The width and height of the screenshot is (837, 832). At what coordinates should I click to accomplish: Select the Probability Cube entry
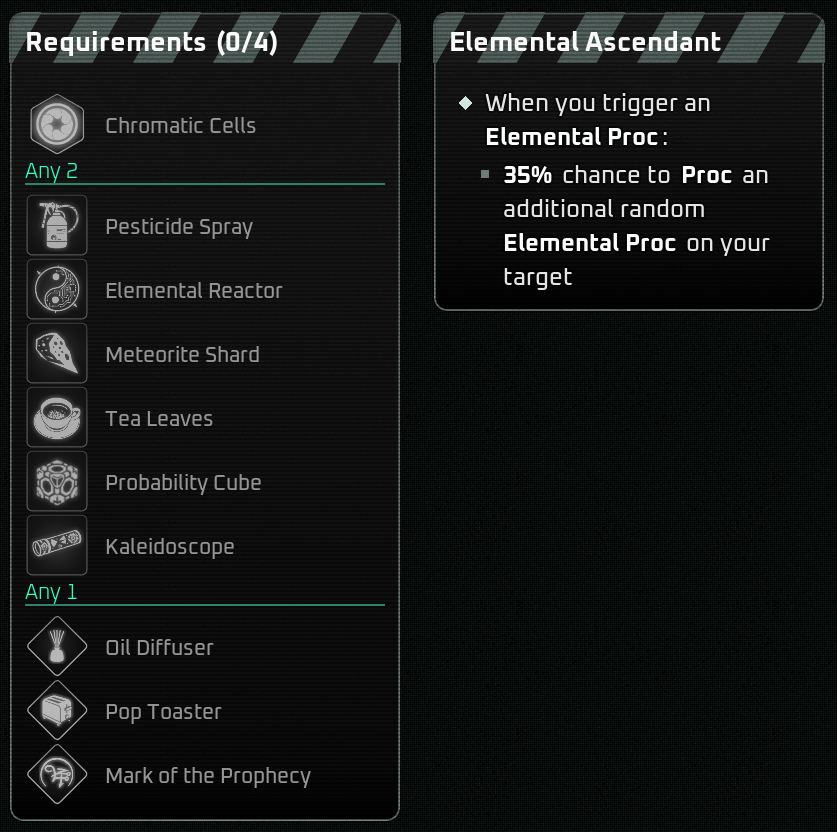click(x=183, y=483)
